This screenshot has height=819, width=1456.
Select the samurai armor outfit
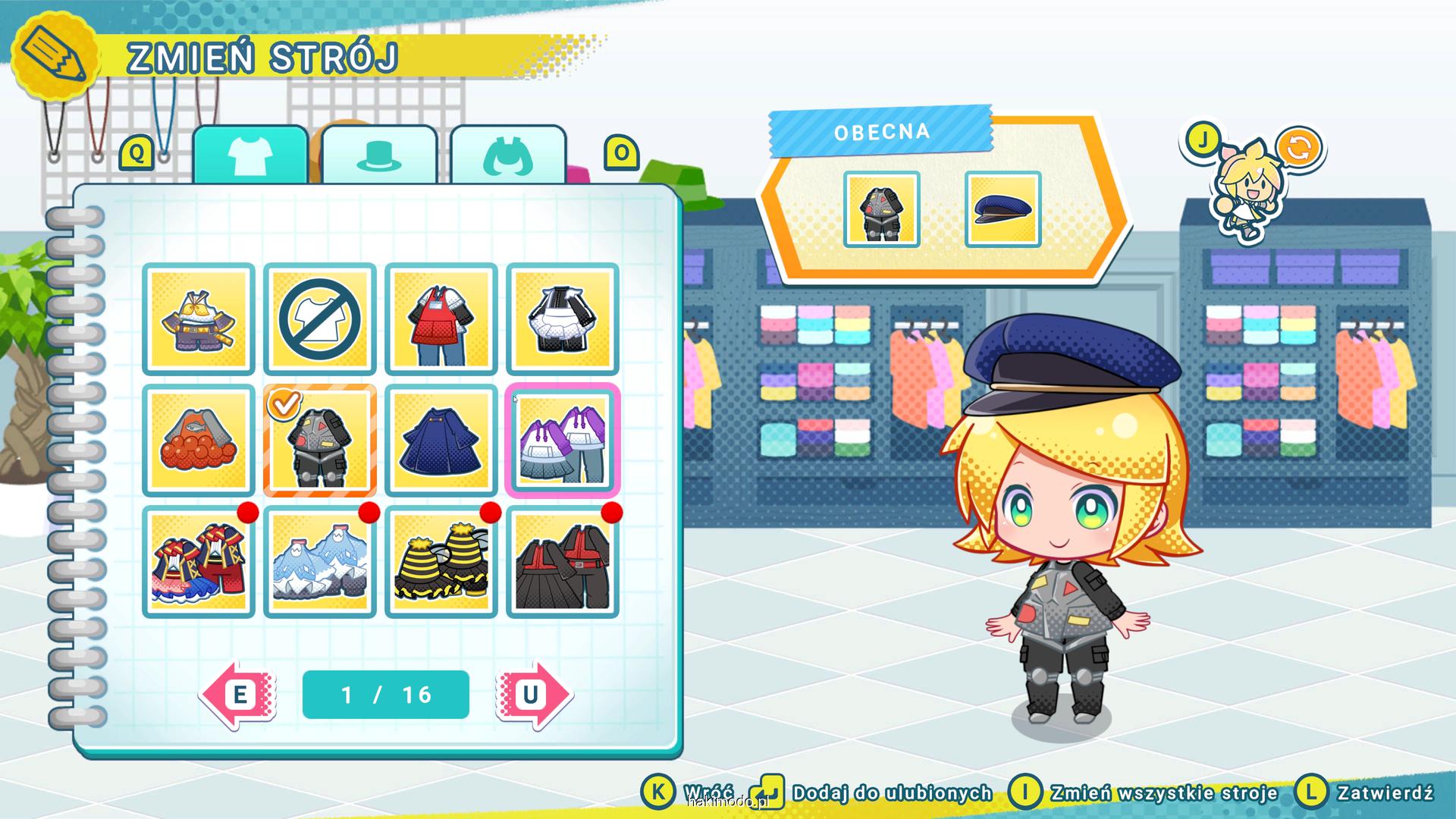pos(199,319)
